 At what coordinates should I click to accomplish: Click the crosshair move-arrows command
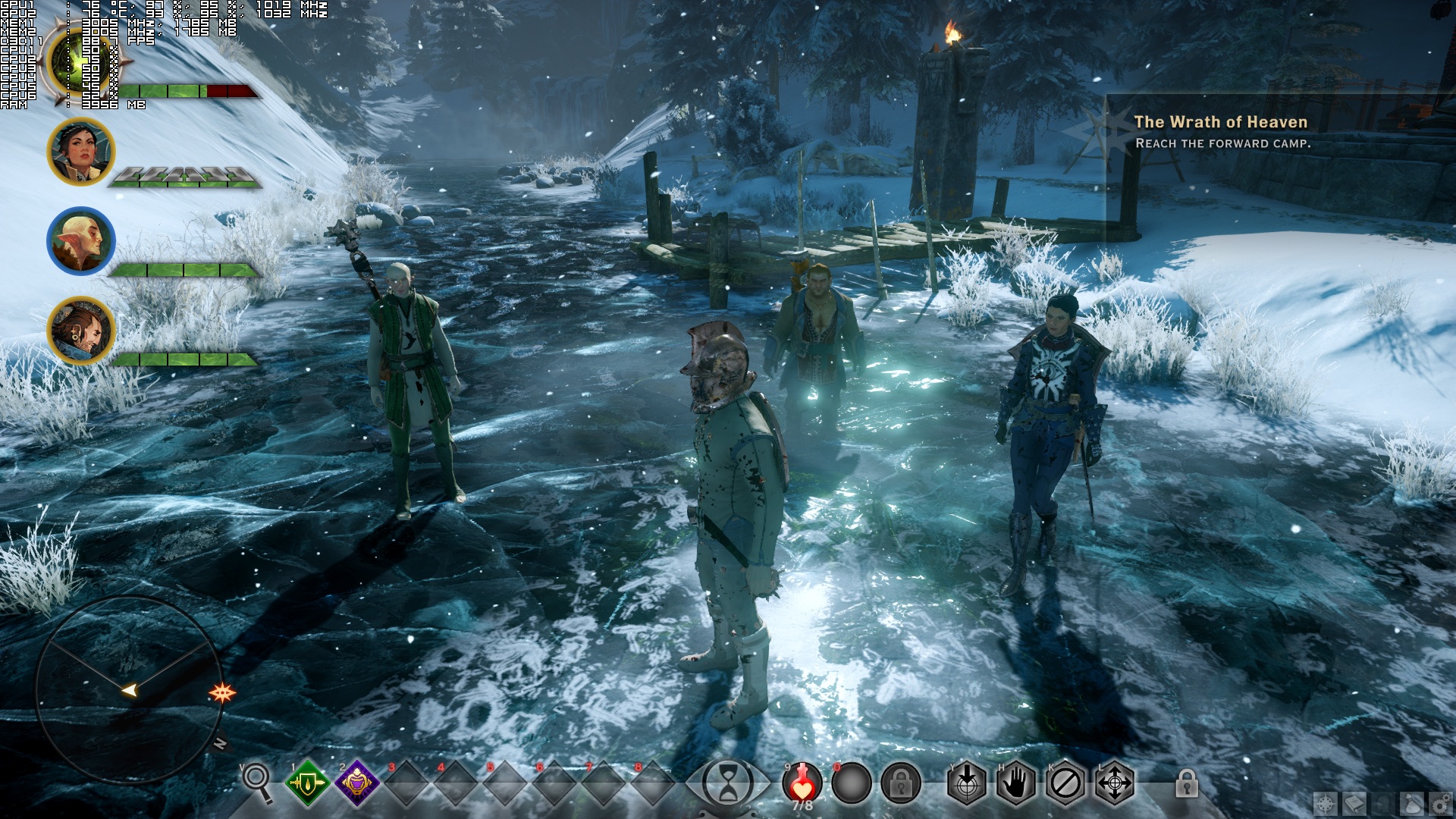tap(1114, 783)
